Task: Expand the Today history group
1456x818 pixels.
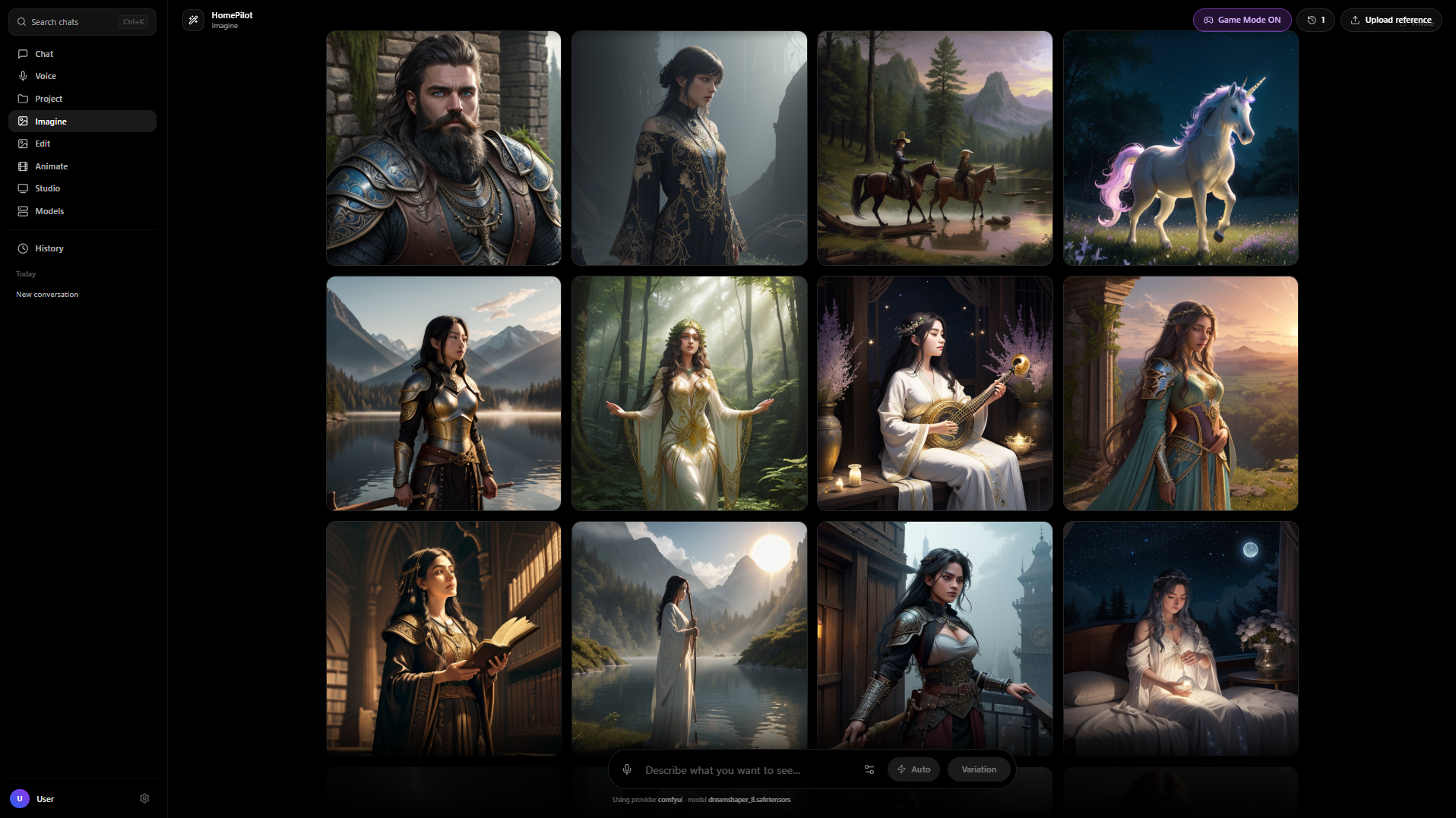Action: pyautogui.click(x=26, y=274)
